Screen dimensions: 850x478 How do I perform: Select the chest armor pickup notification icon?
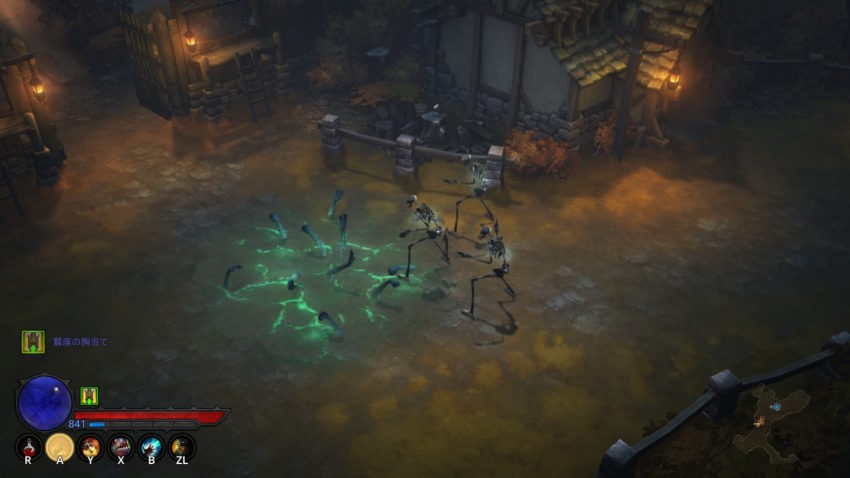tap(33, 342)
